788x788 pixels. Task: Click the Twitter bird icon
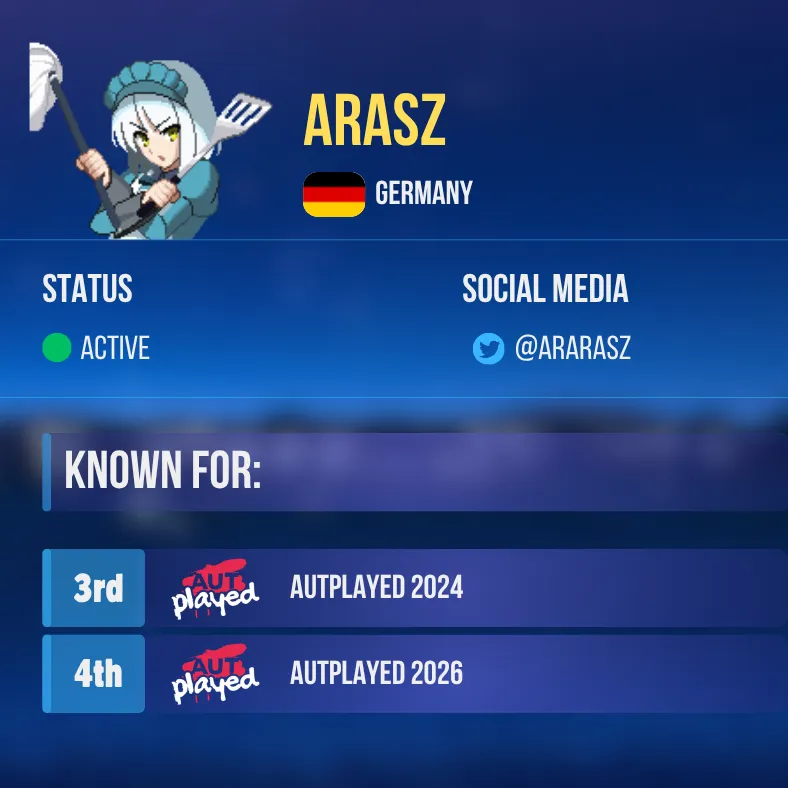(488, 349)
